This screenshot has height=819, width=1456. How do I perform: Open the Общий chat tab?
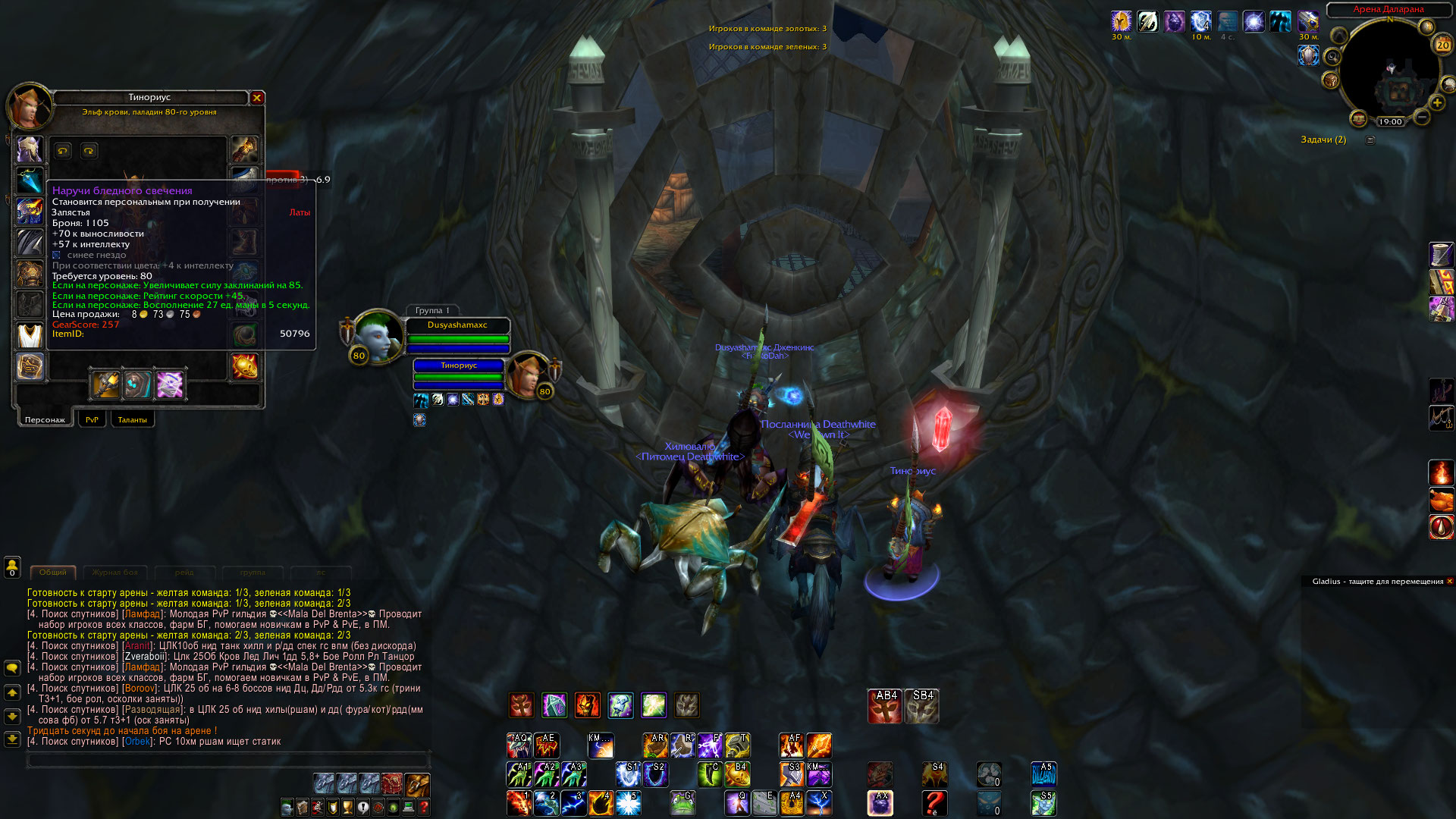point(53,573)
